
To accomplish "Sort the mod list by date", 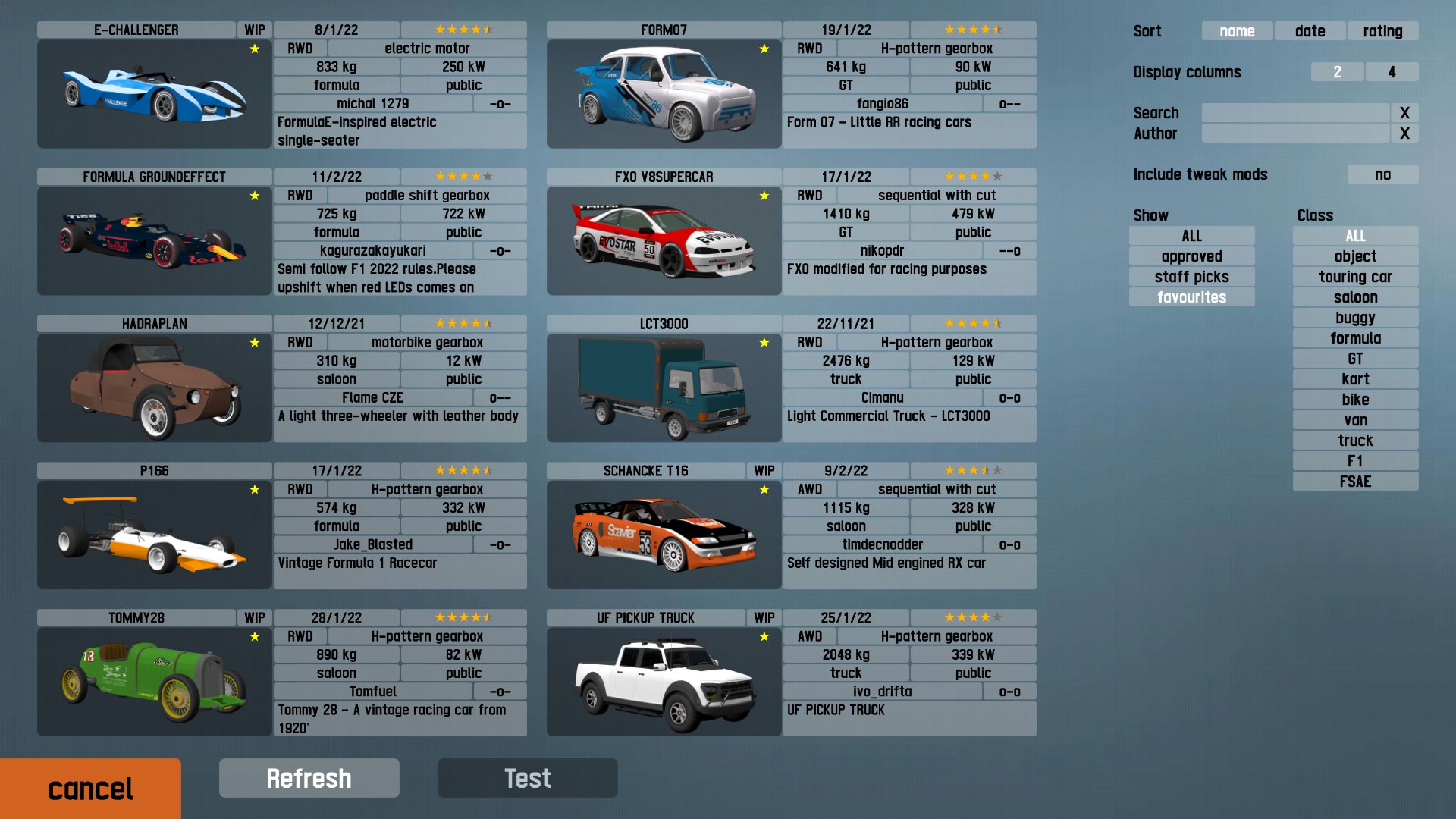I will [1310, 31].
